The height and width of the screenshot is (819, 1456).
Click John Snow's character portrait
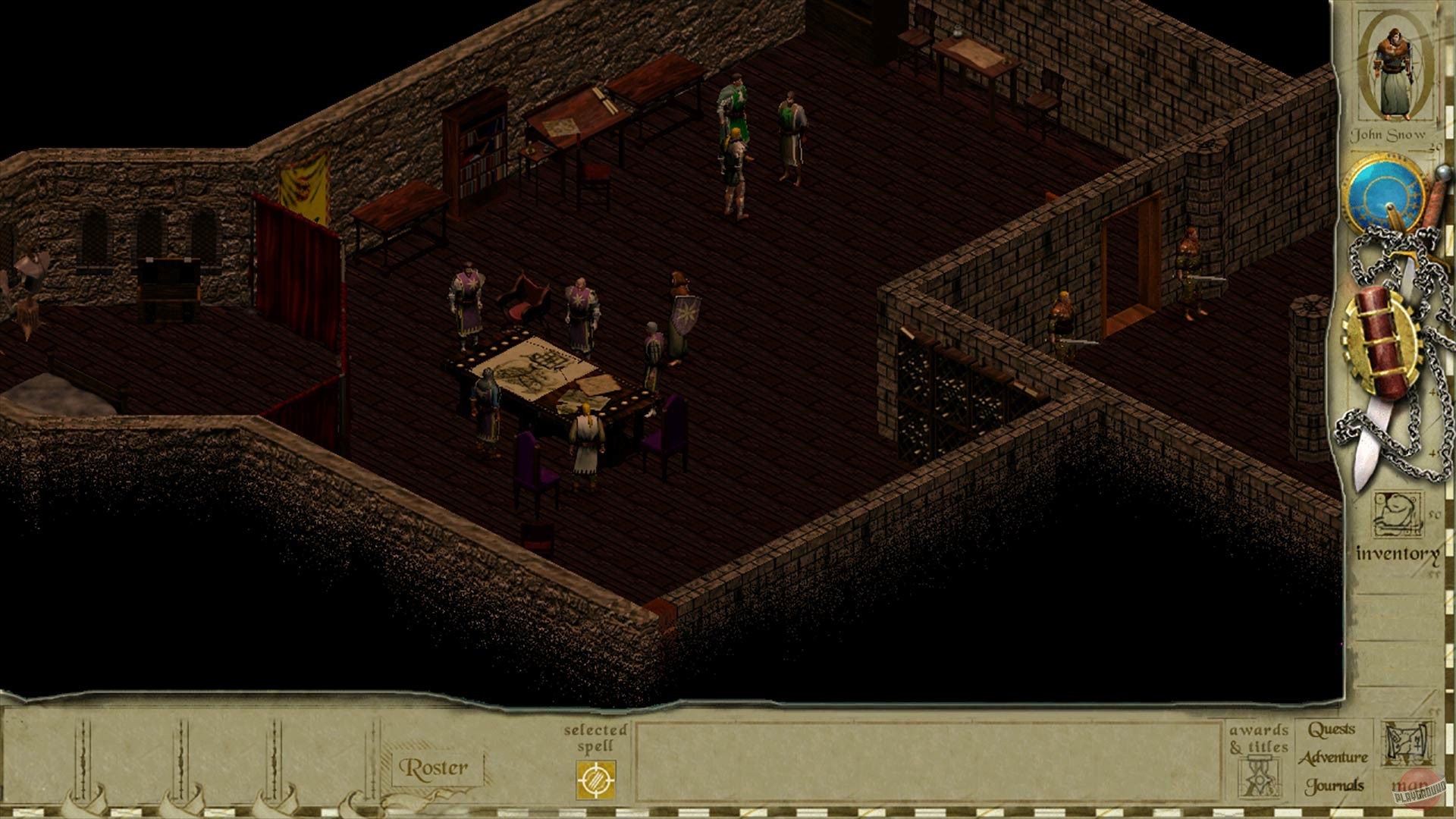(x=1395, y=72)
